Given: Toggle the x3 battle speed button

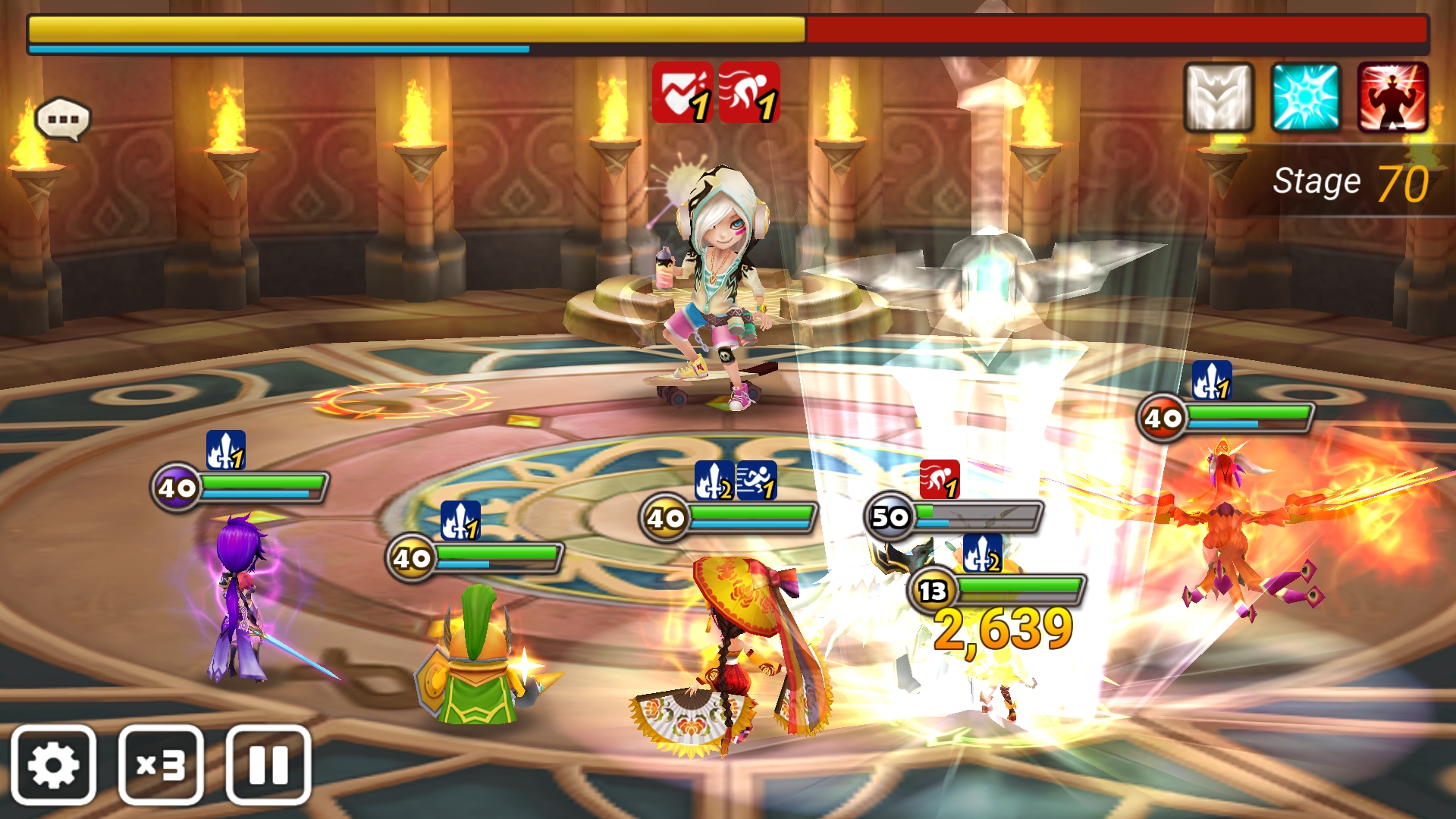Looking at the screenshot, I should tap(161, 764).
